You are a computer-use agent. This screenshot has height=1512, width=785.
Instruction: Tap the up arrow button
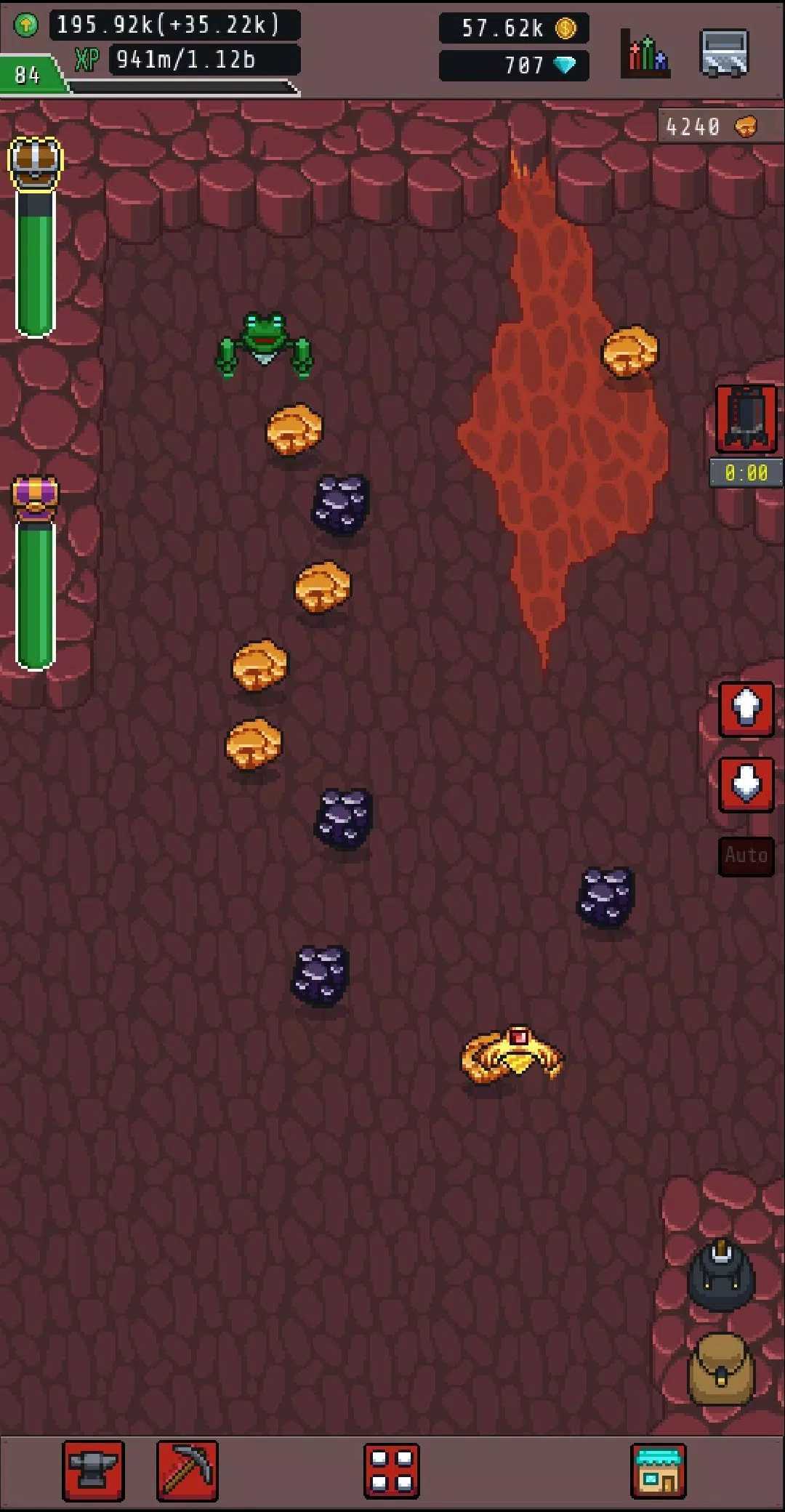pos(746,709)
